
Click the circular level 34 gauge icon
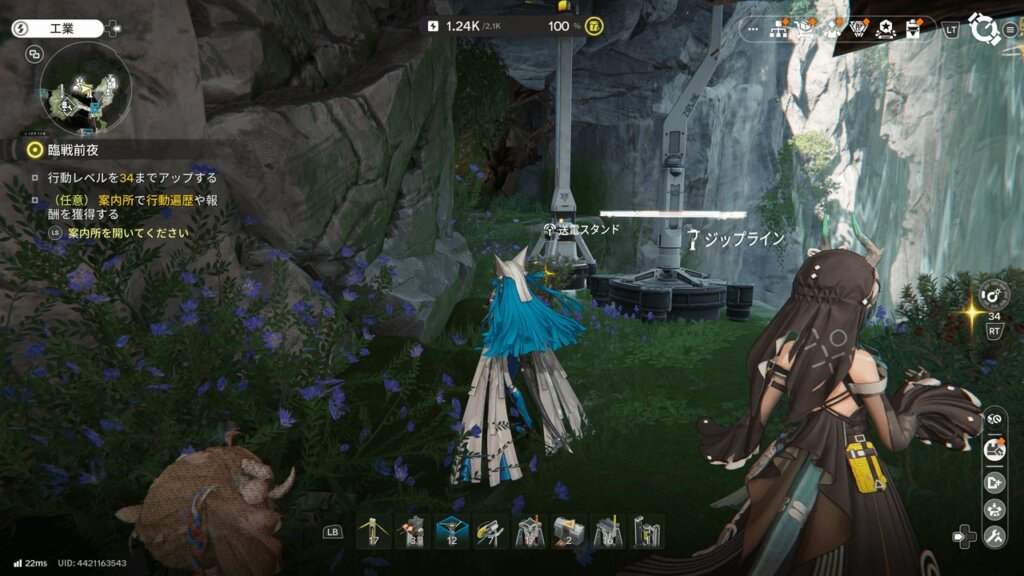click(x=994, y=295)
